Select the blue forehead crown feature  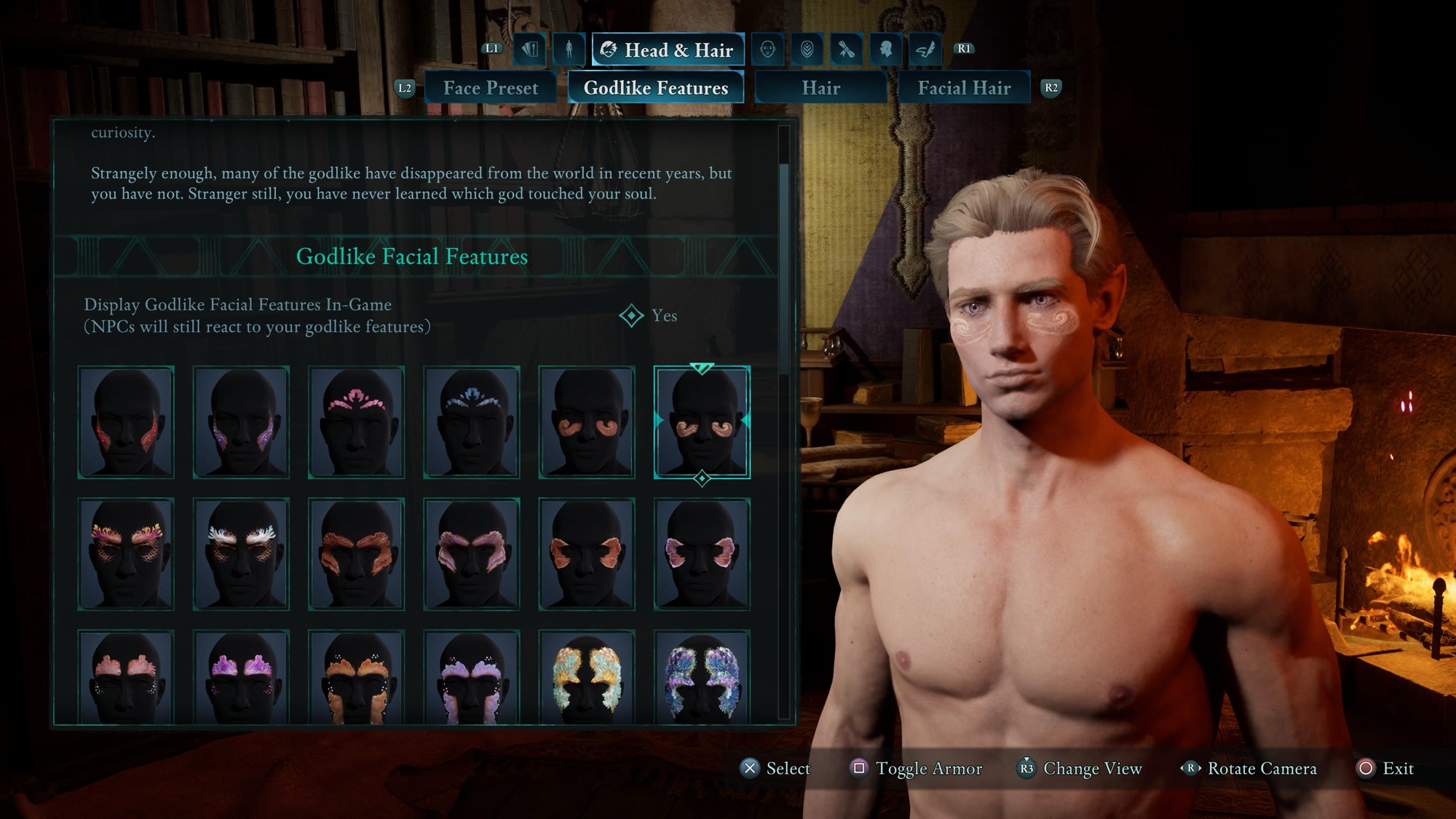coord(472,422)
